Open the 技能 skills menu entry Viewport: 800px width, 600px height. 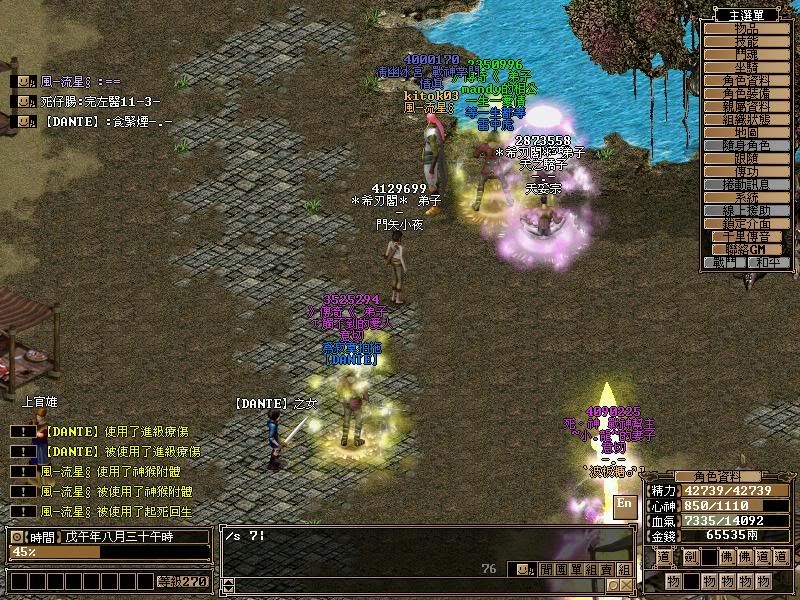point(747,41)
